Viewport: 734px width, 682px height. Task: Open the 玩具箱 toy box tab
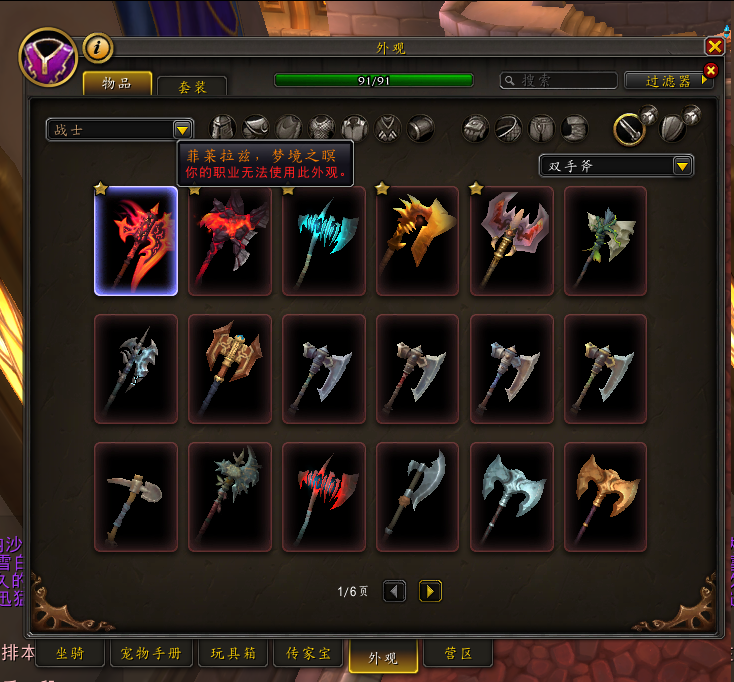point(233,654)
